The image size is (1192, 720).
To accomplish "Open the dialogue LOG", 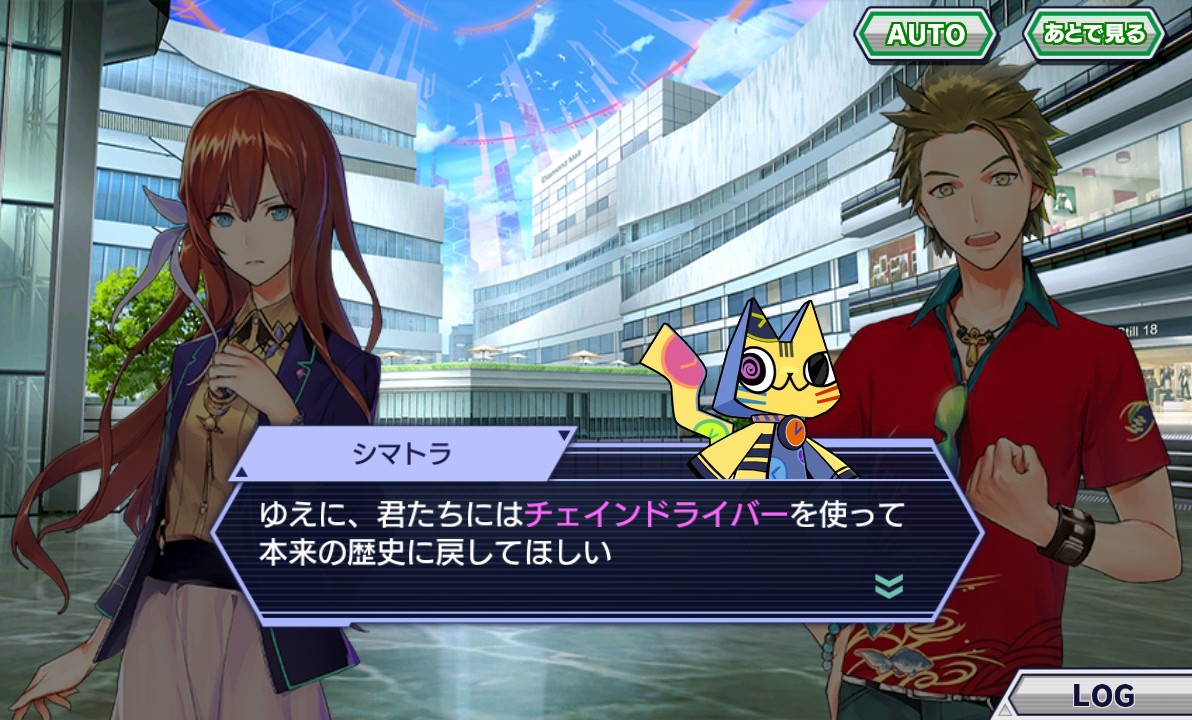I will (1103, 695).
